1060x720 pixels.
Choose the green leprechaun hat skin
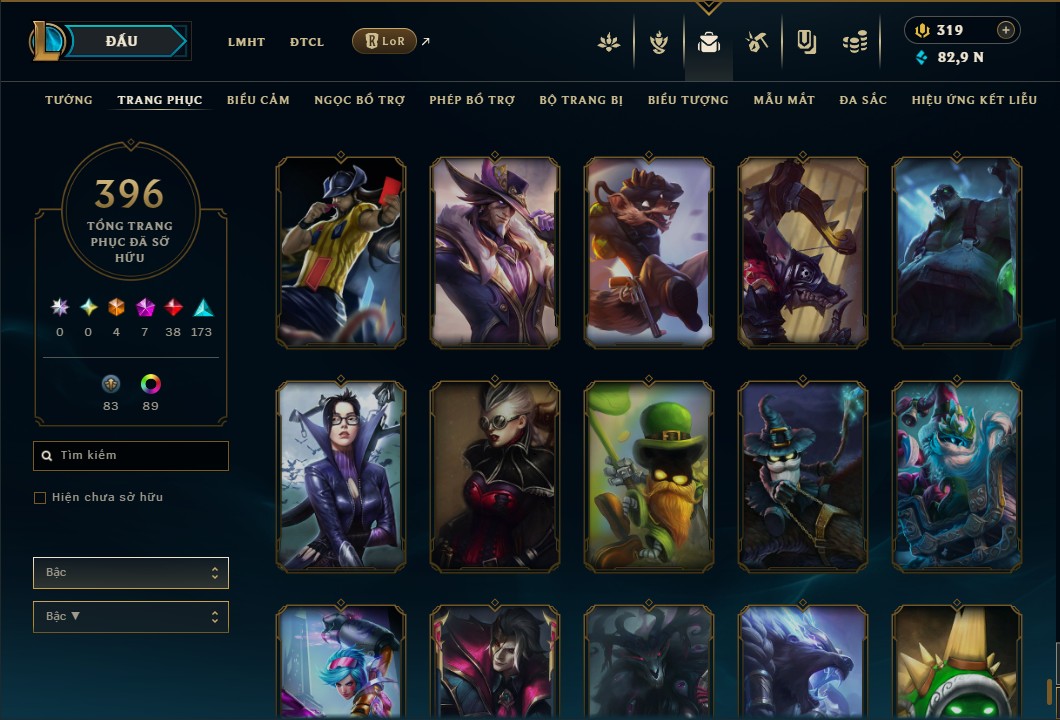tap(649, 476)
